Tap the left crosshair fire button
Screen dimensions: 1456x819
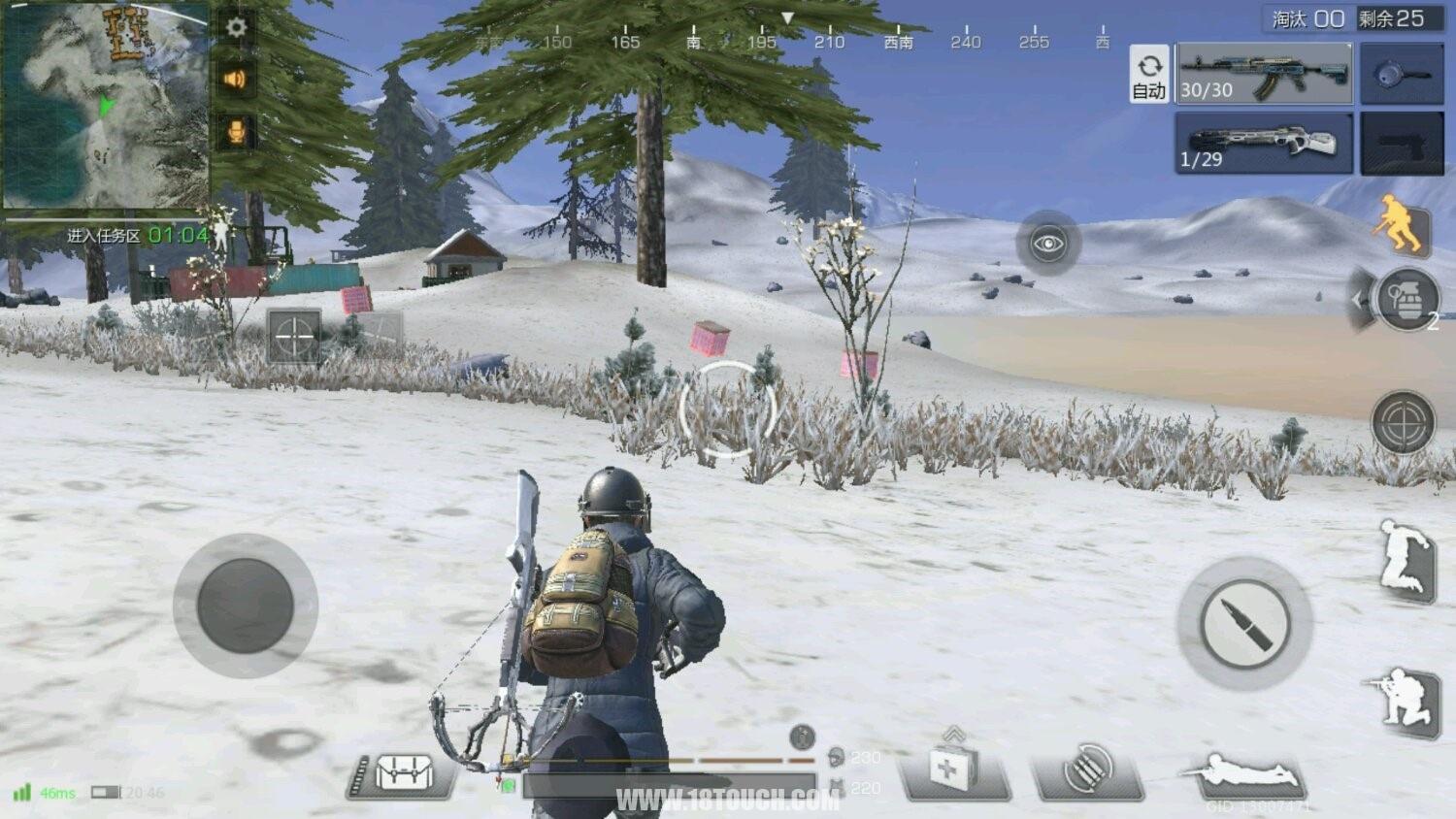(293, 338)
